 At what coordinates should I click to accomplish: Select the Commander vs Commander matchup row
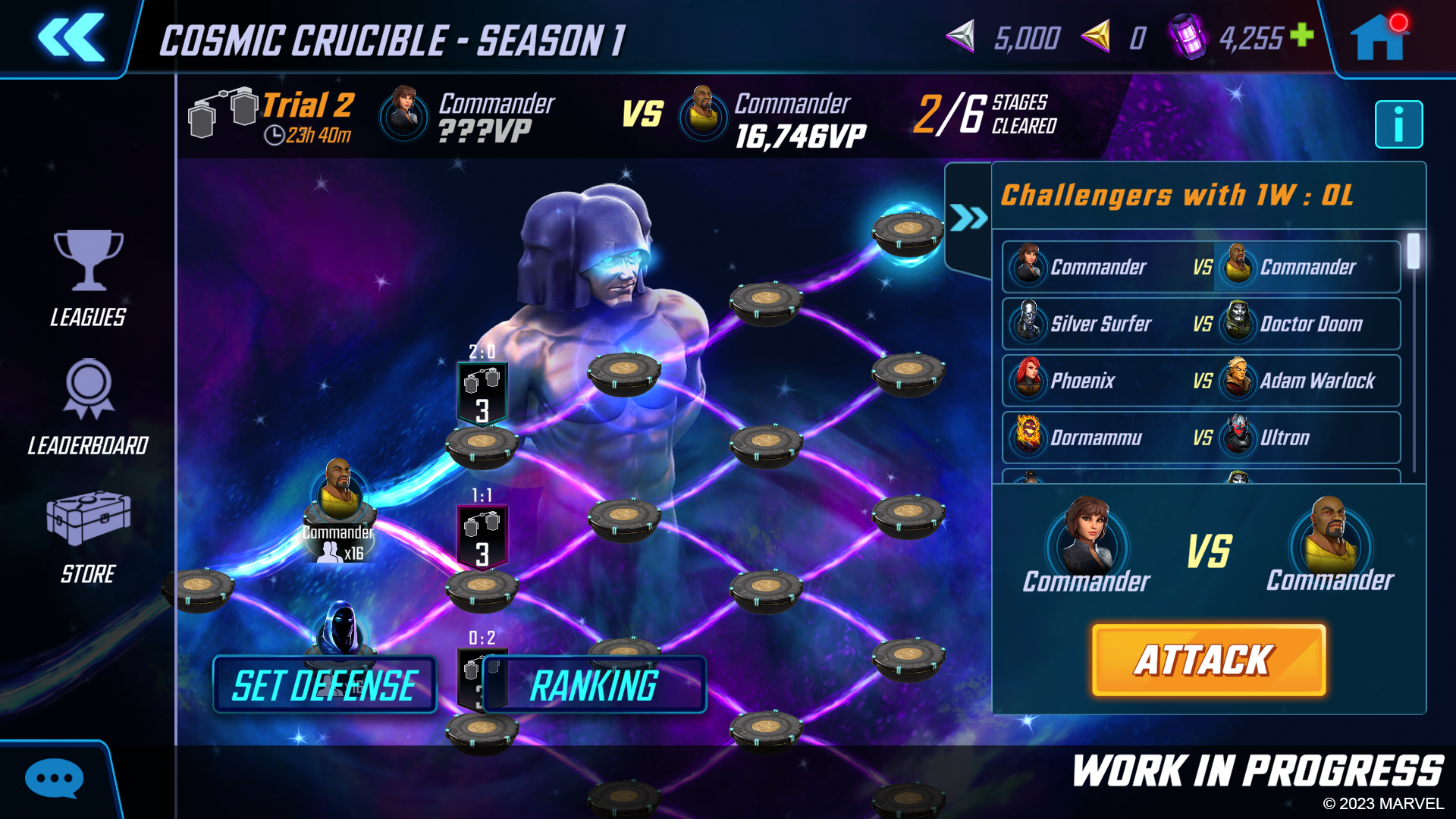1200,267
